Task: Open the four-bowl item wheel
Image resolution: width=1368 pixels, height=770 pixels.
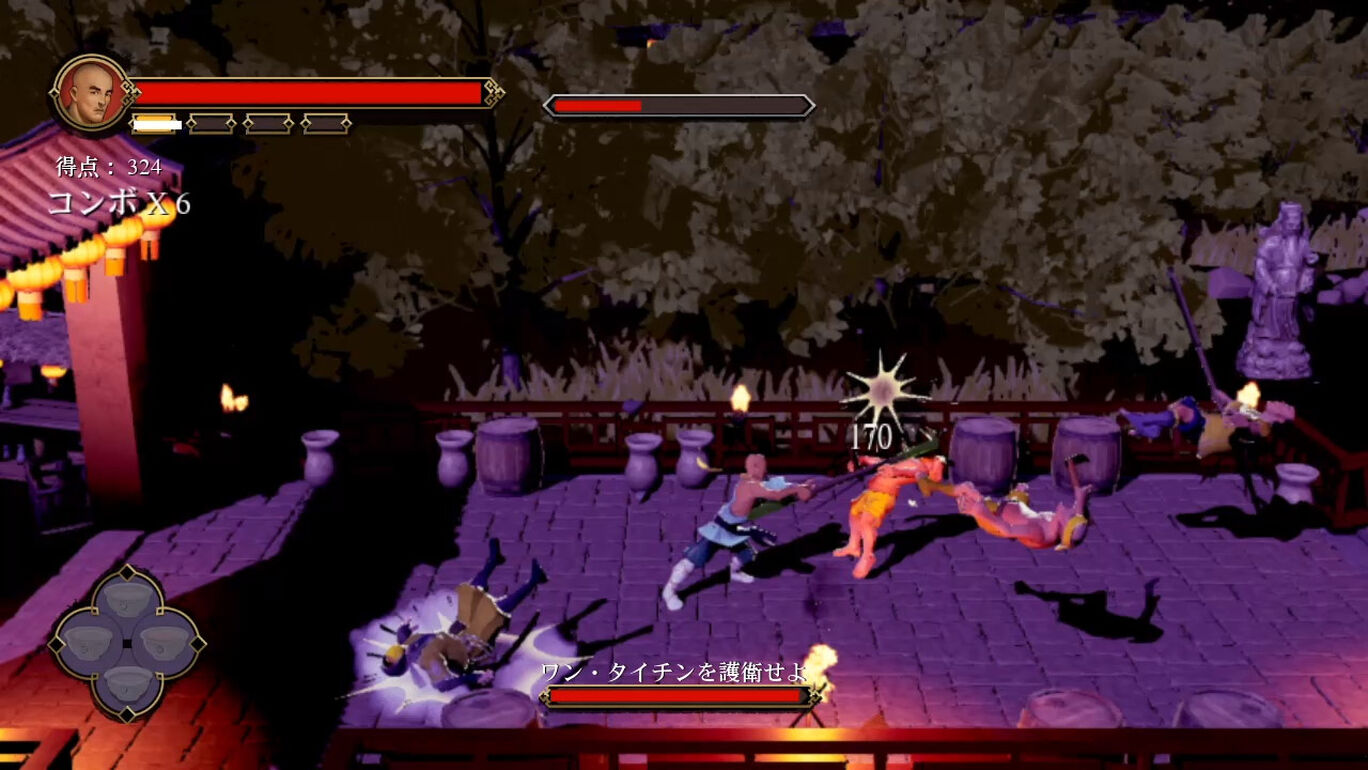Action: pos(128,643)
